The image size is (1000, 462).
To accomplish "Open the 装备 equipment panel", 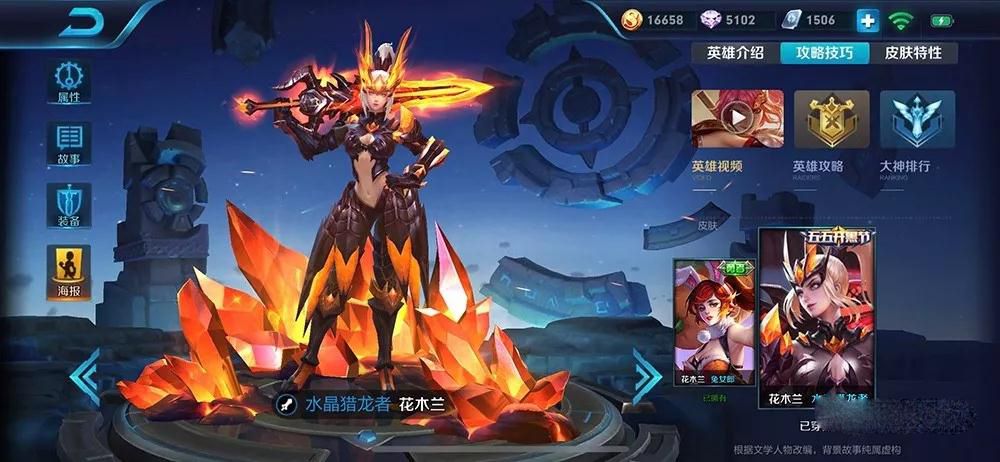I will point(68,206).
